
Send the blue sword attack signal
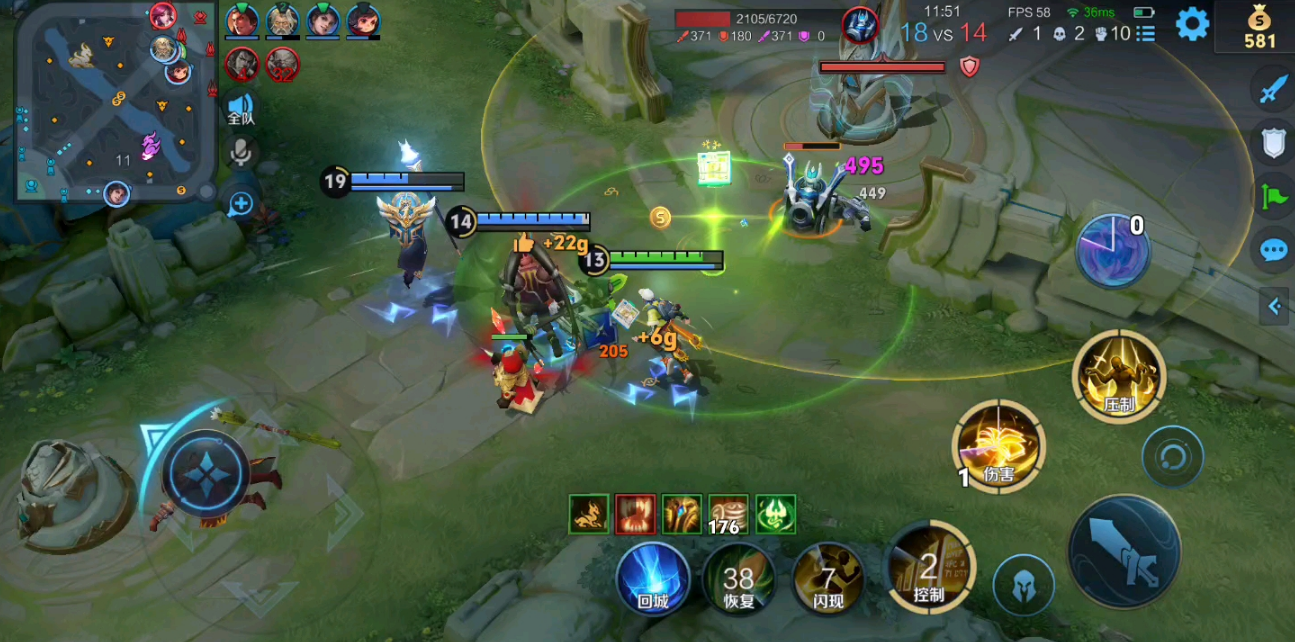[1273, 90]
